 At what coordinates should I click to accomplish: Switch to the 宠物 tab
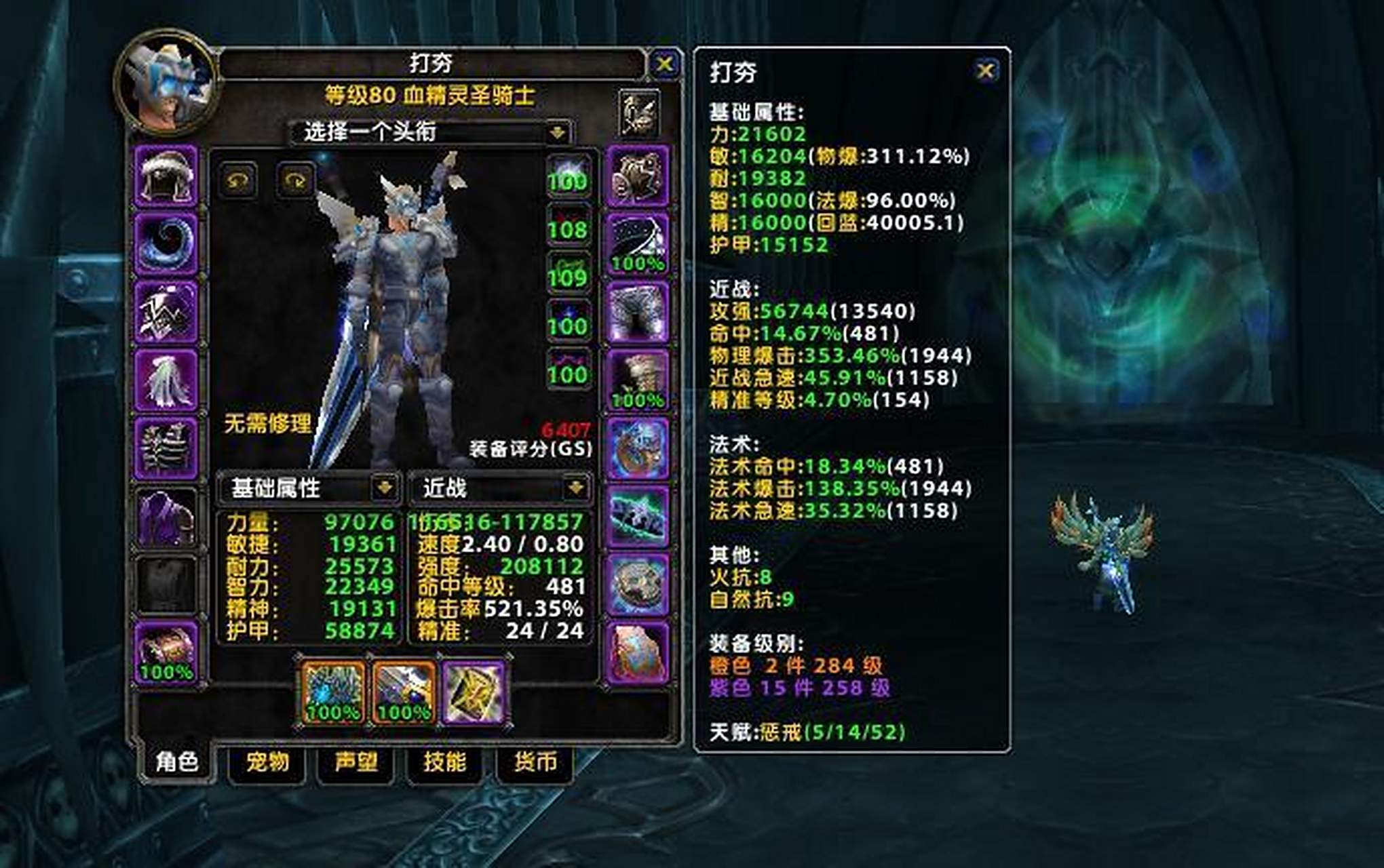267,762
